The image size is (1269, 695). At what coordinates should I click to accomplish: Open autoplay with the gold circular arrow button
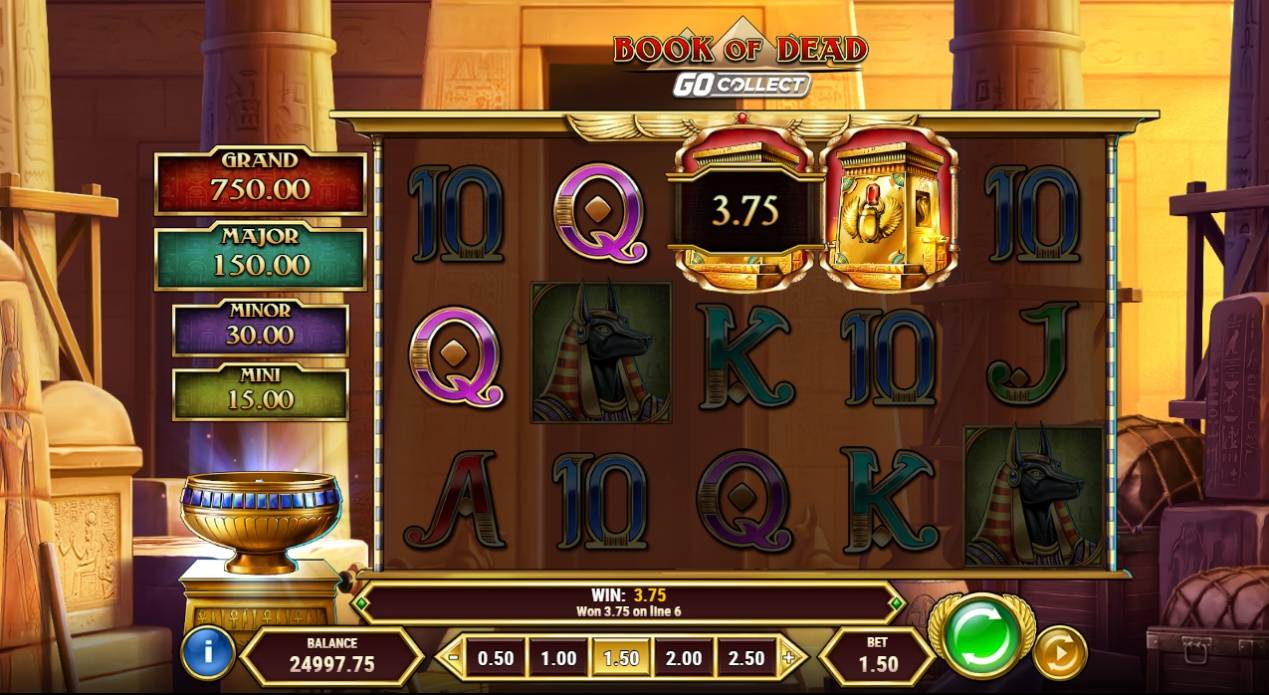[x=1059, y=653]
